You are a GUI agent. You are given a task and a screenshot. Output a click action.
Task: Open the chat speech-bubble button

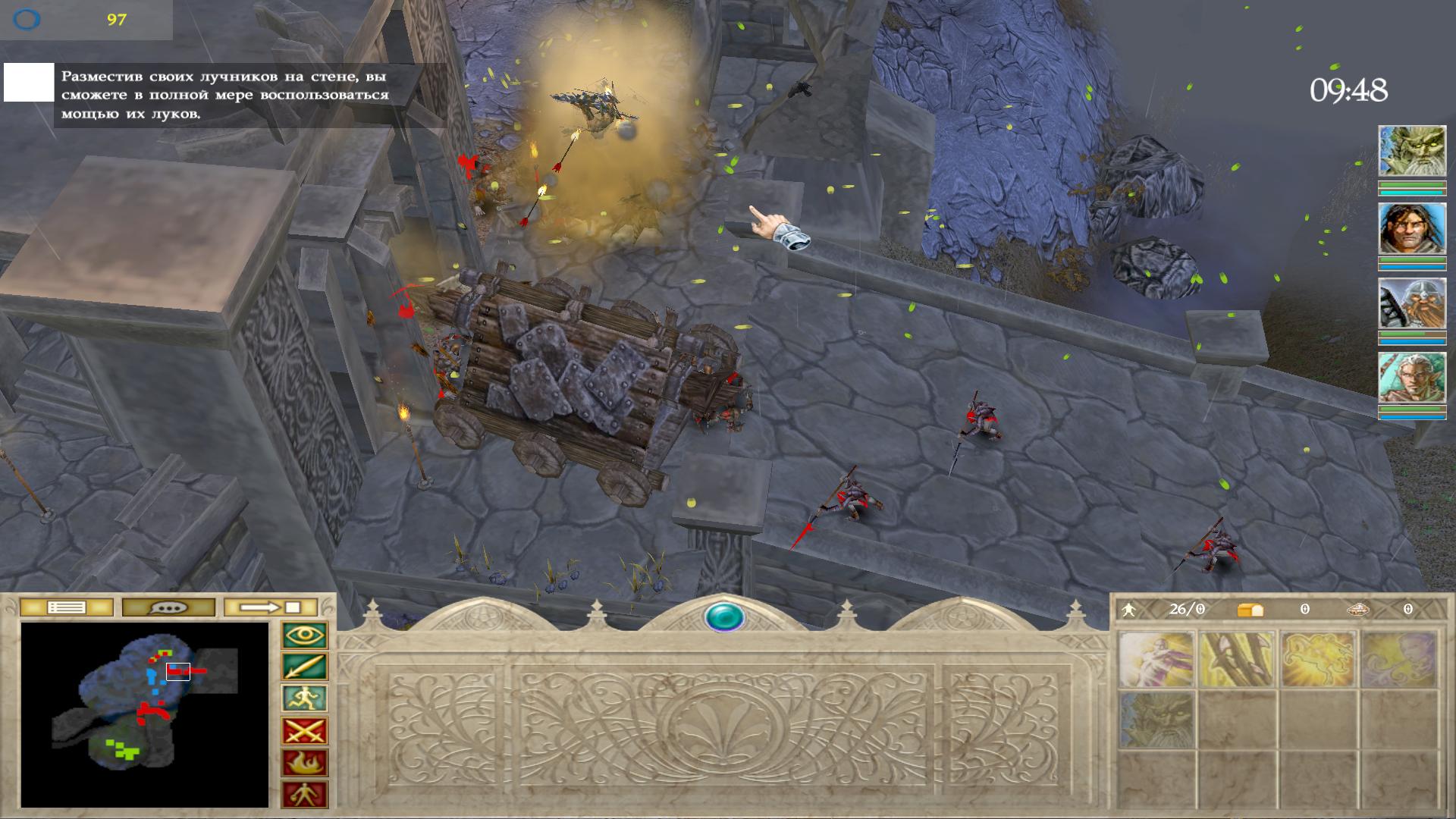point(168,607)
